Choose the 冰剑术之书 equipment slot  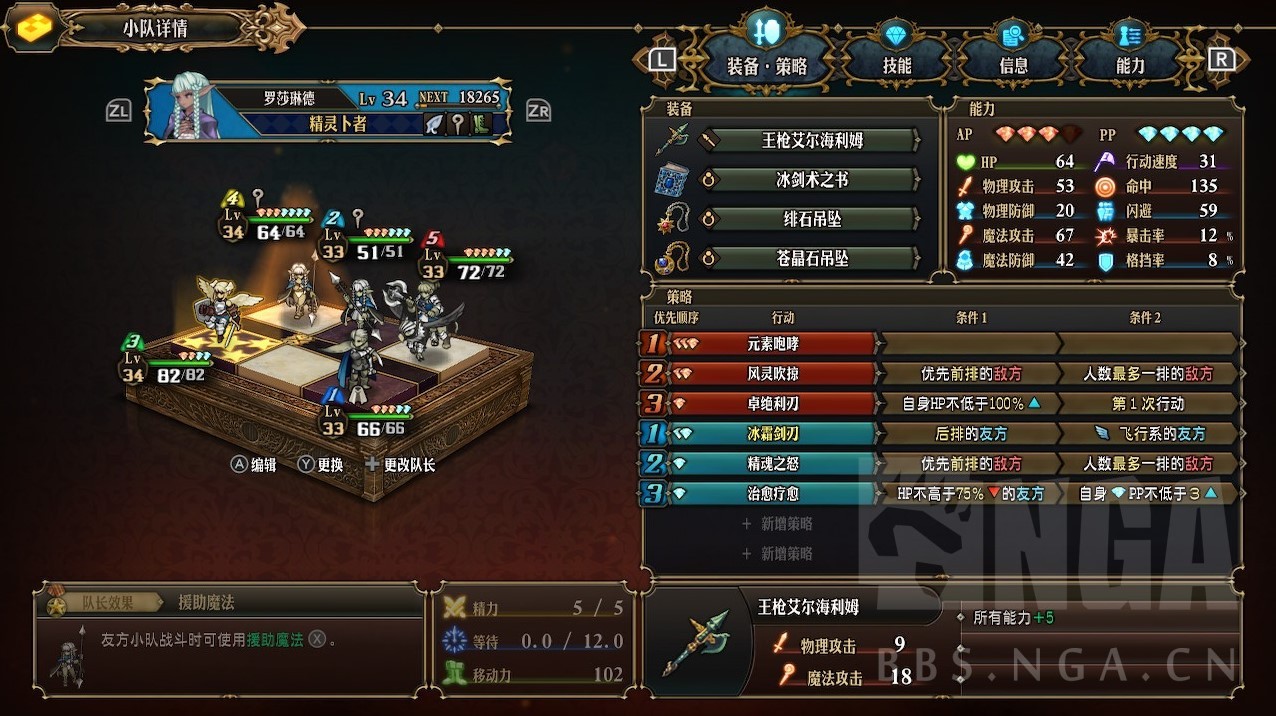pos(812,180)
